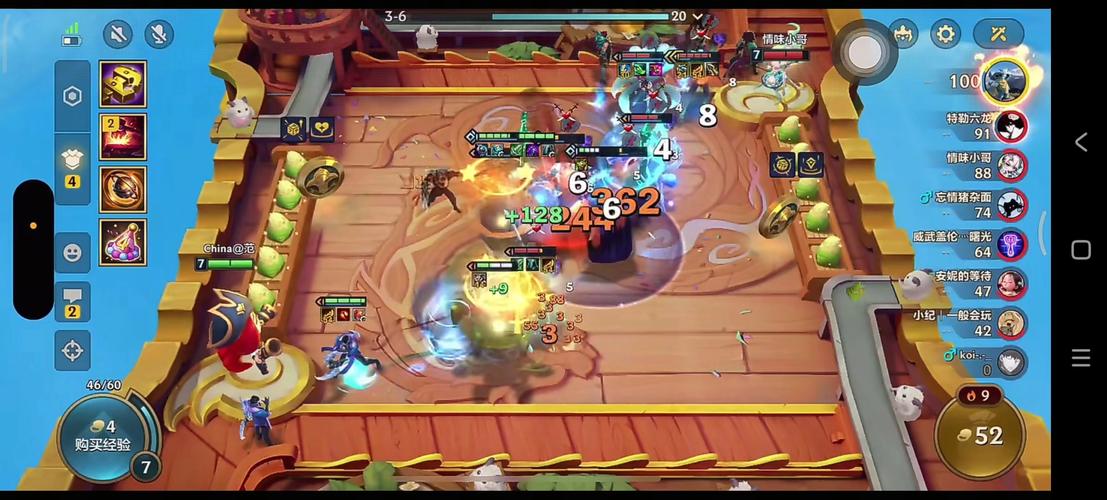Open the gear settings menu
Image resolution: width=1107 pixels, height=500 pixels.
(x=945, y=34)
